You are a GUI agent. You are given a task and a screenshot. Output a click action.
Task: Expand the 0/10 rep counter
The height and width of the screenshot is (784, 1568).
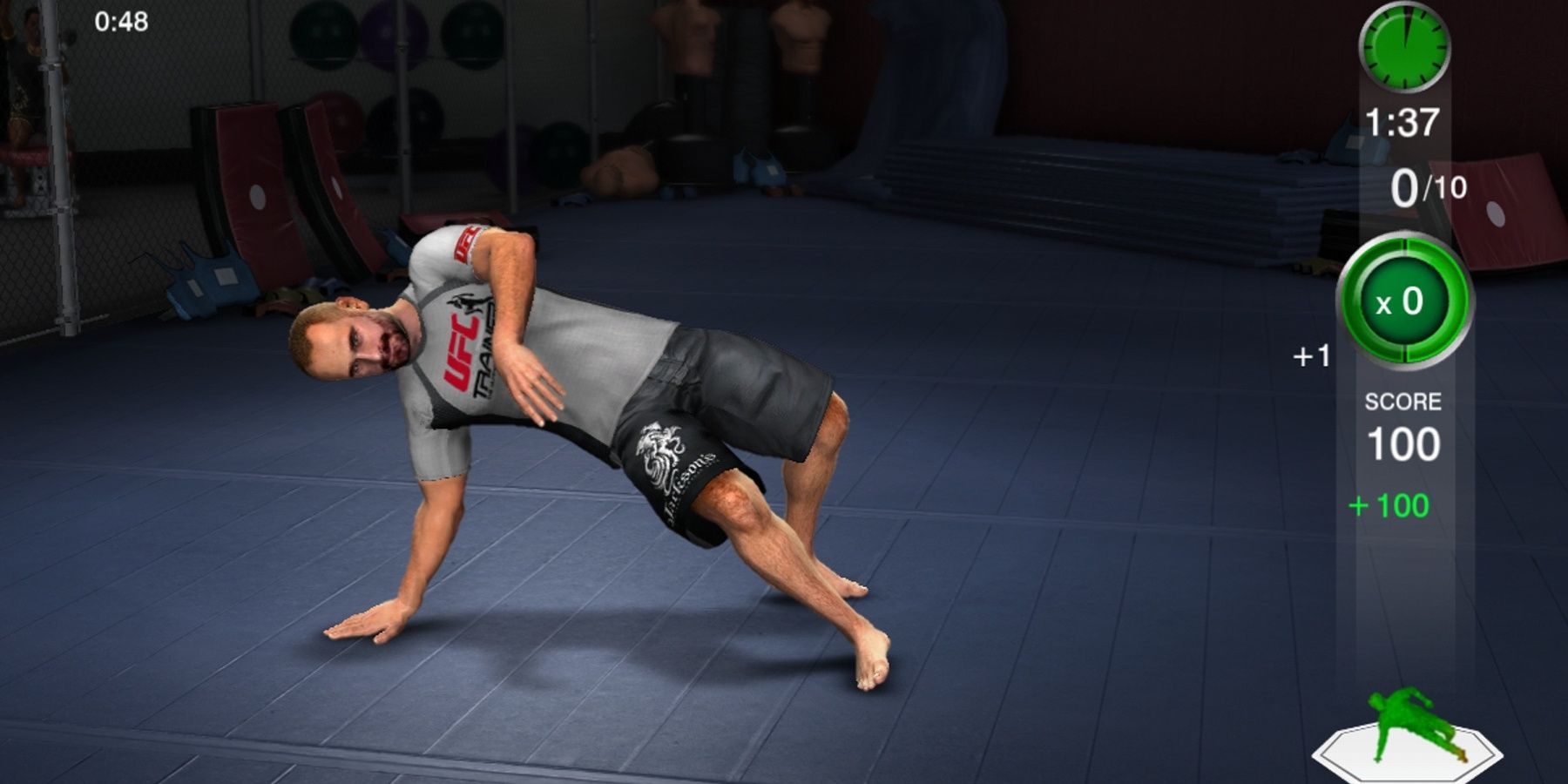tap(1429, 183)
